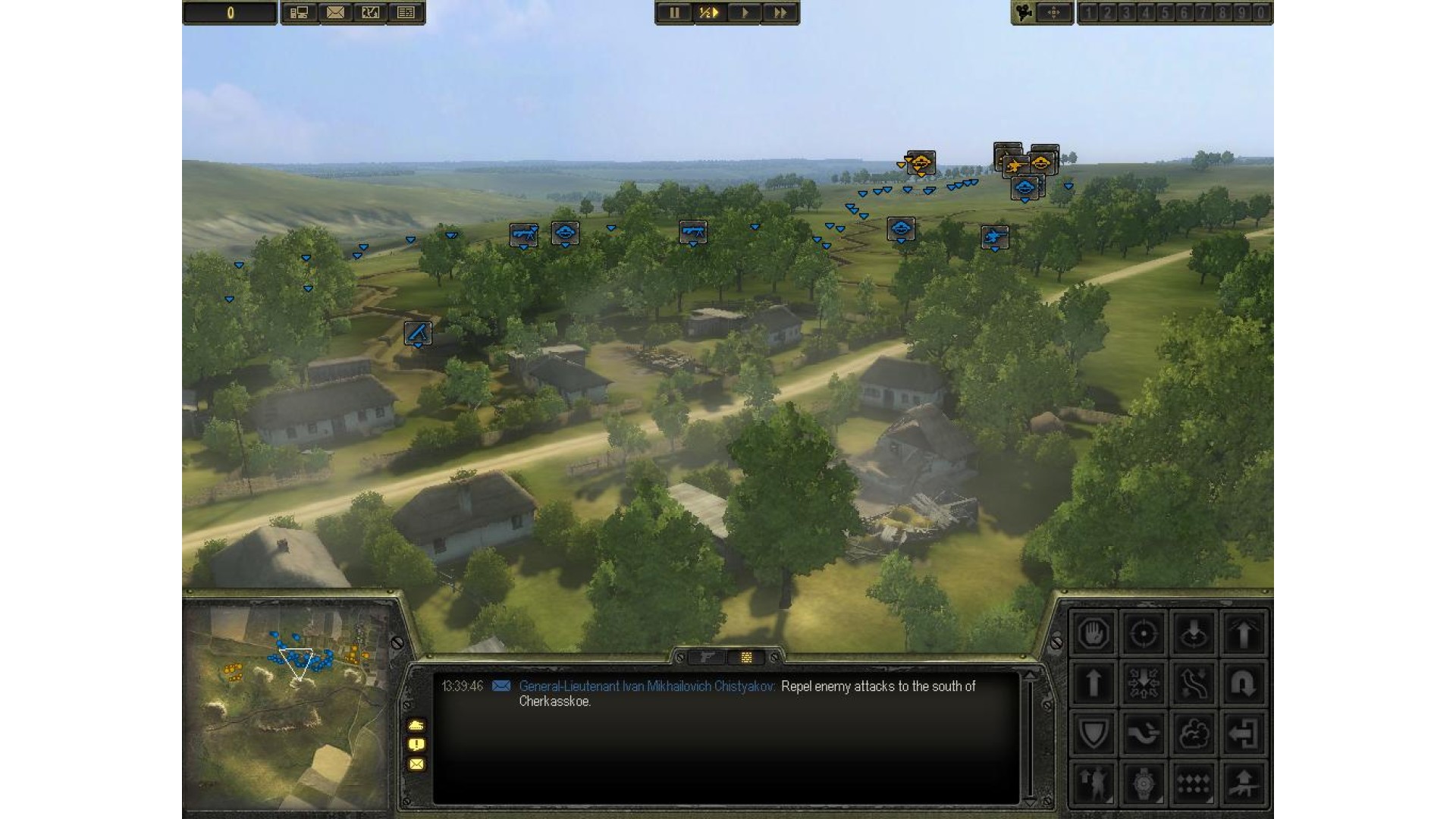Choose the crosshair attack order
This screenshot has height=819, width=1456.
point(1143,633)
